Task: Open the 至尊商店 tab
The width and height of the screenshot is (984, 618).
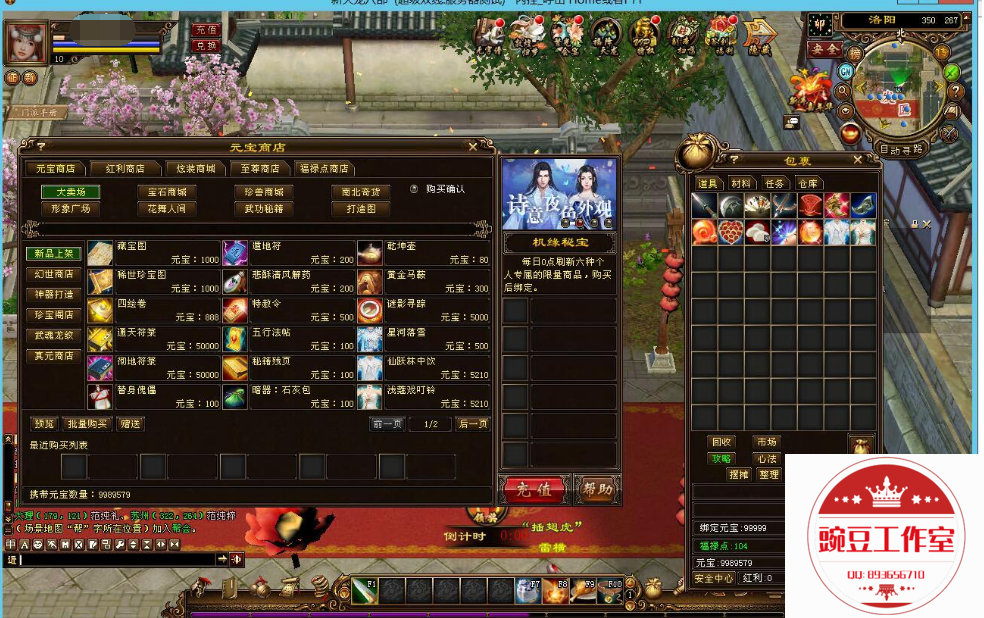Action: pyautogui.click(x=259, y=169)
